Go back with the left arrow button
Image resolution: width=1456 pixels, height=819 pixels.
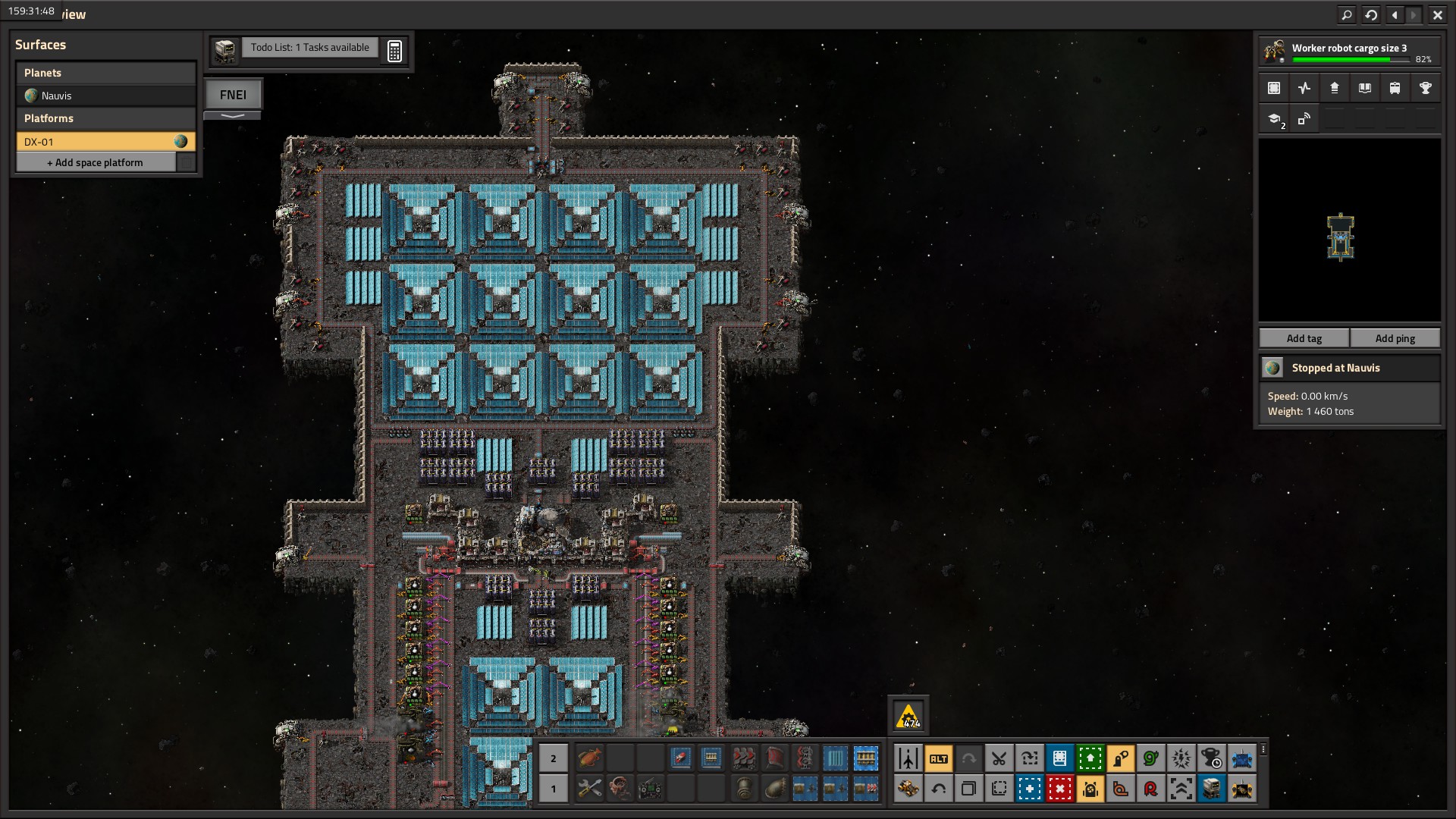(x=1395, y=14)
